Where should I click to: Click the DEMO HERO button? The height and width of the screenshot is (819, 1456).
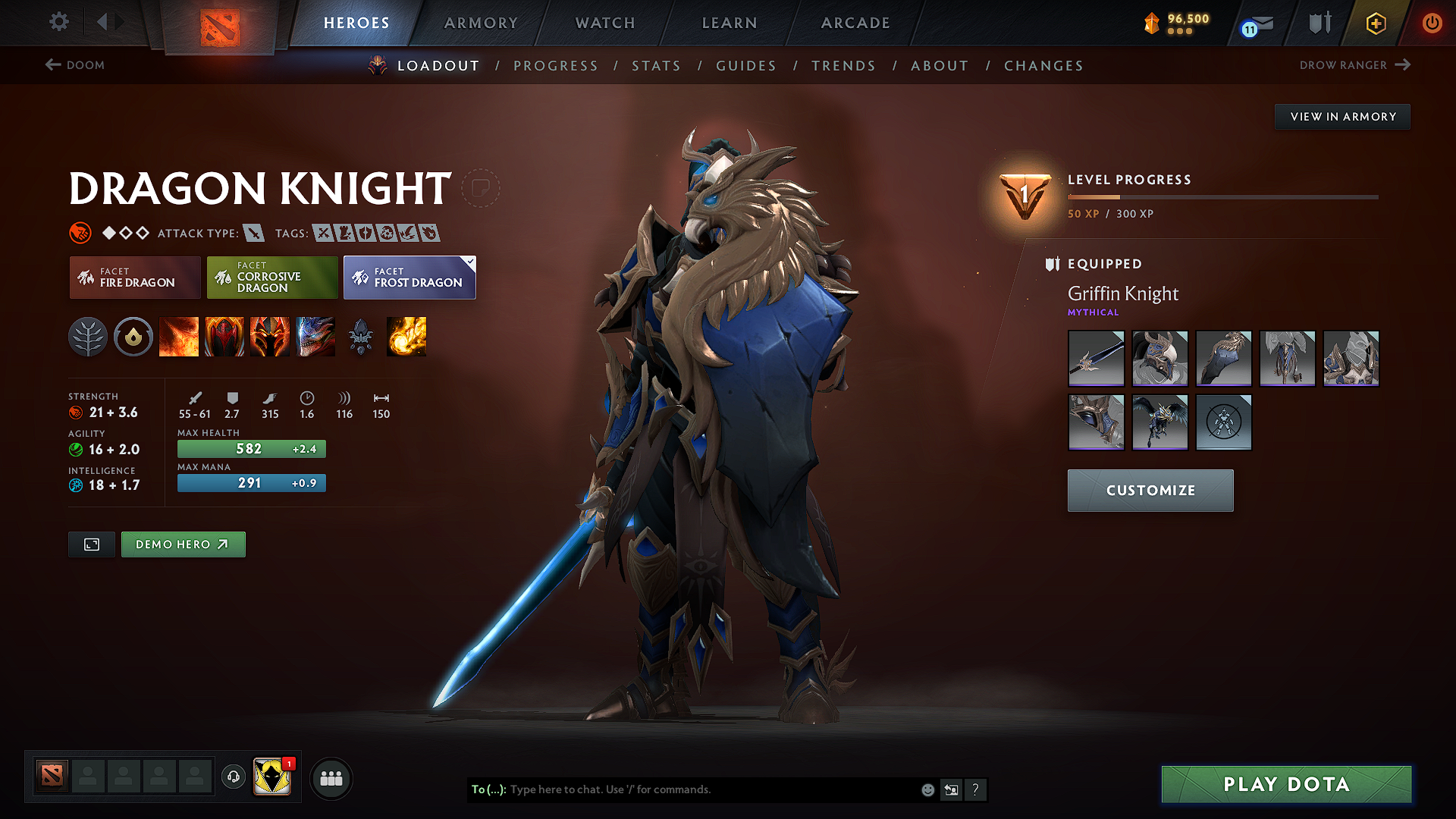pyautogui.click(x=183, y=544)
